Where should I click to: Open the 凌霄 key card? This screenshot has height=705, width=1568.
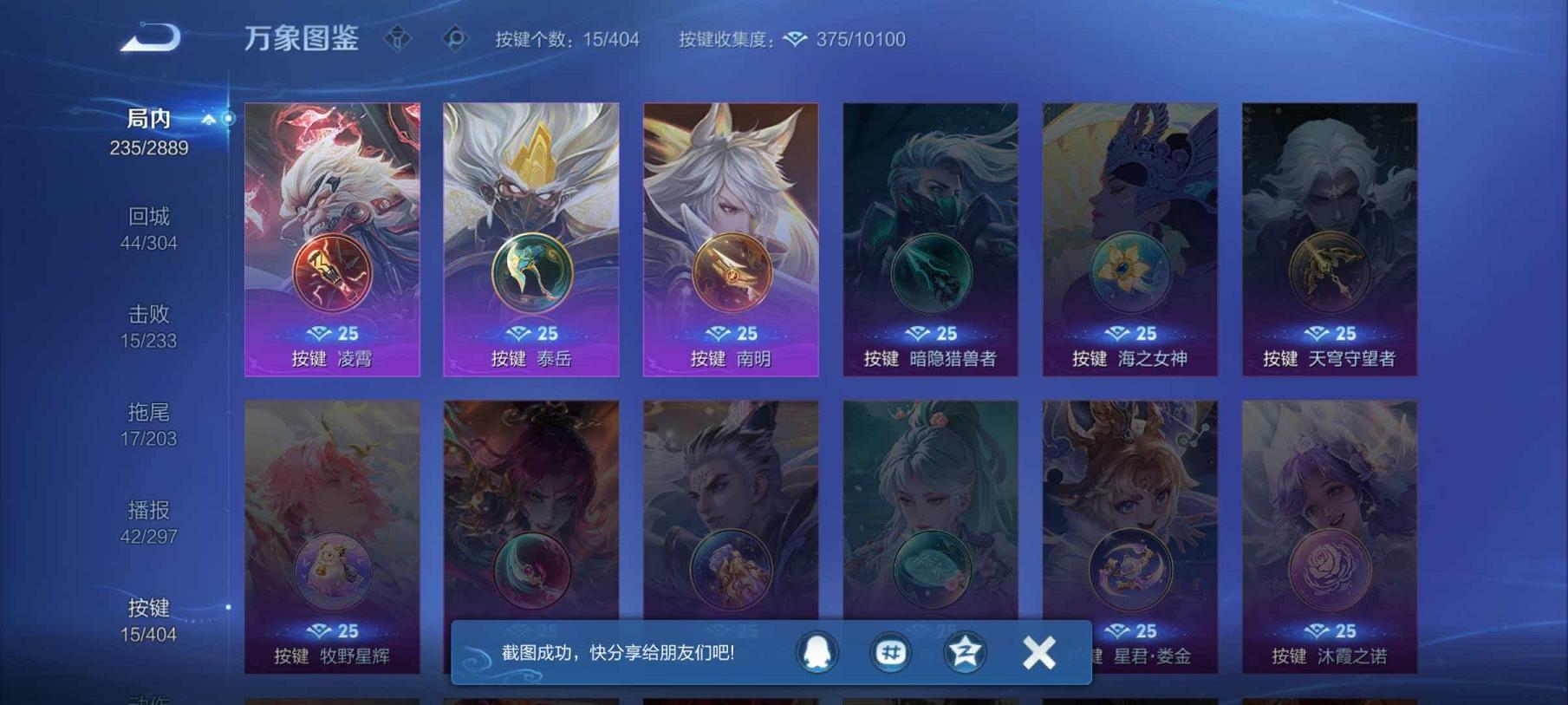coord(333,238)
